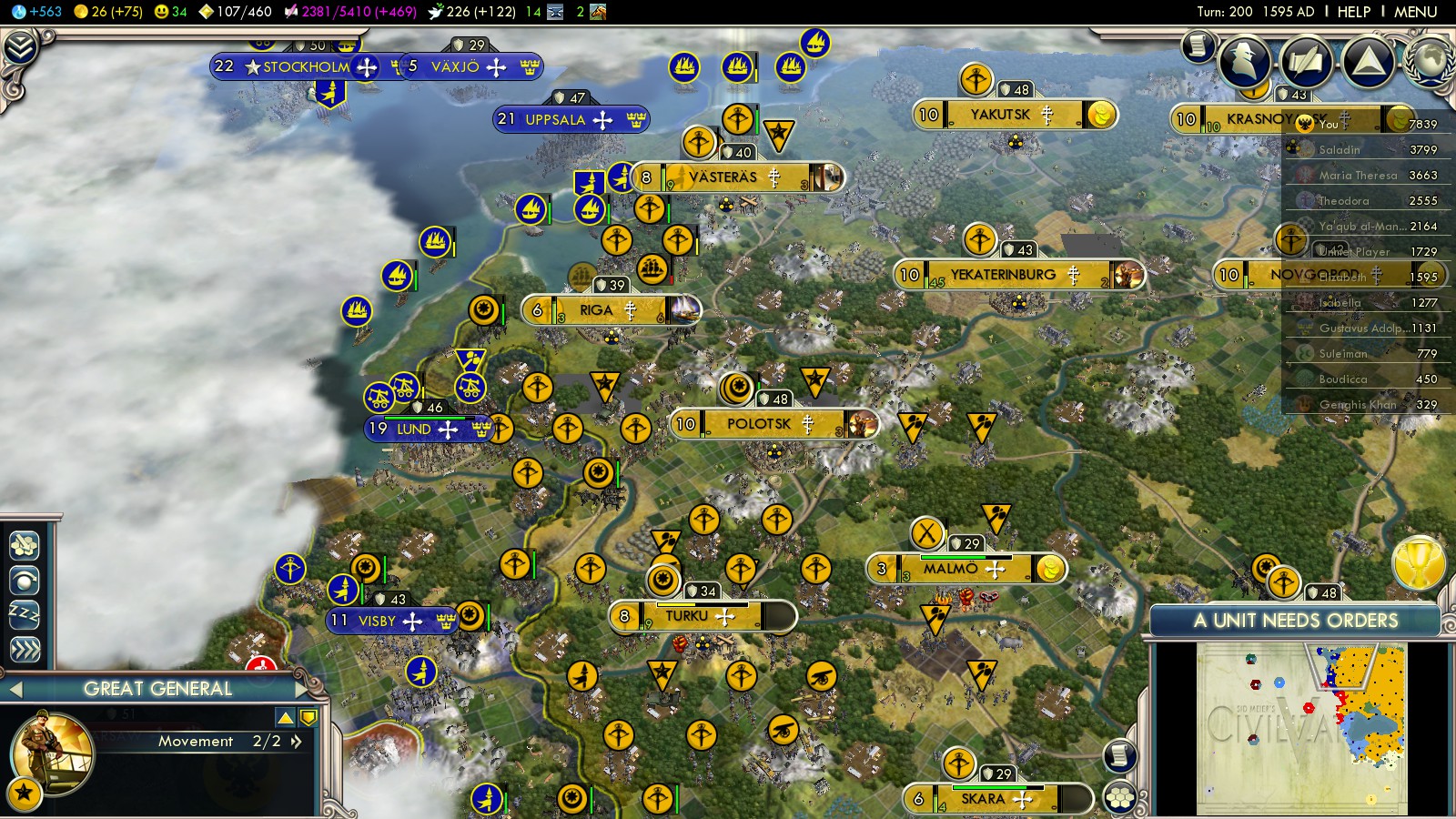Open the pyramid social policies icon
This screenshot has width=1456, height=819.
click(1368, 60)
